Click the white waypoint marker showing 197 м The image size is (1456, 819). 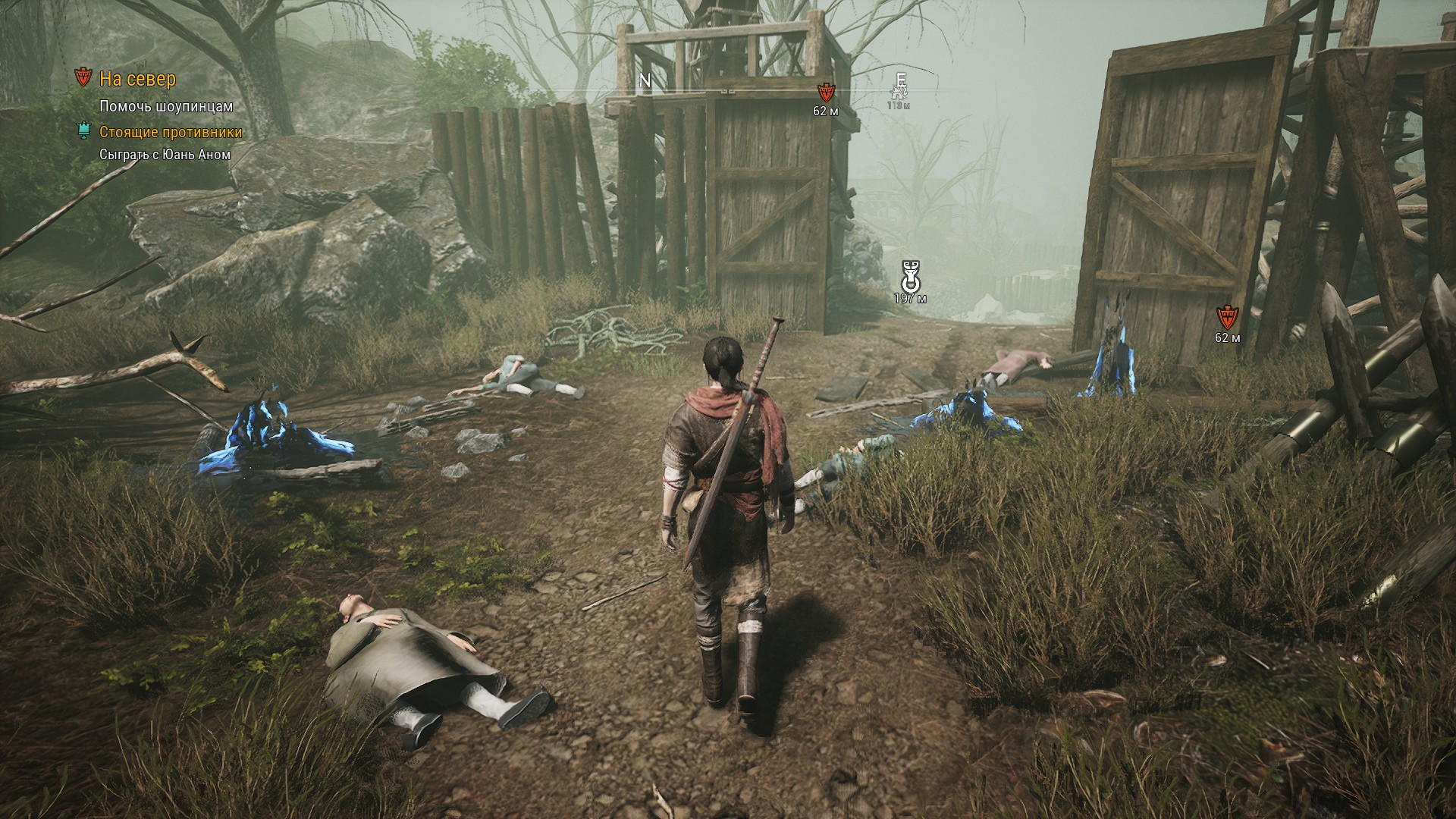click(910, 275)
